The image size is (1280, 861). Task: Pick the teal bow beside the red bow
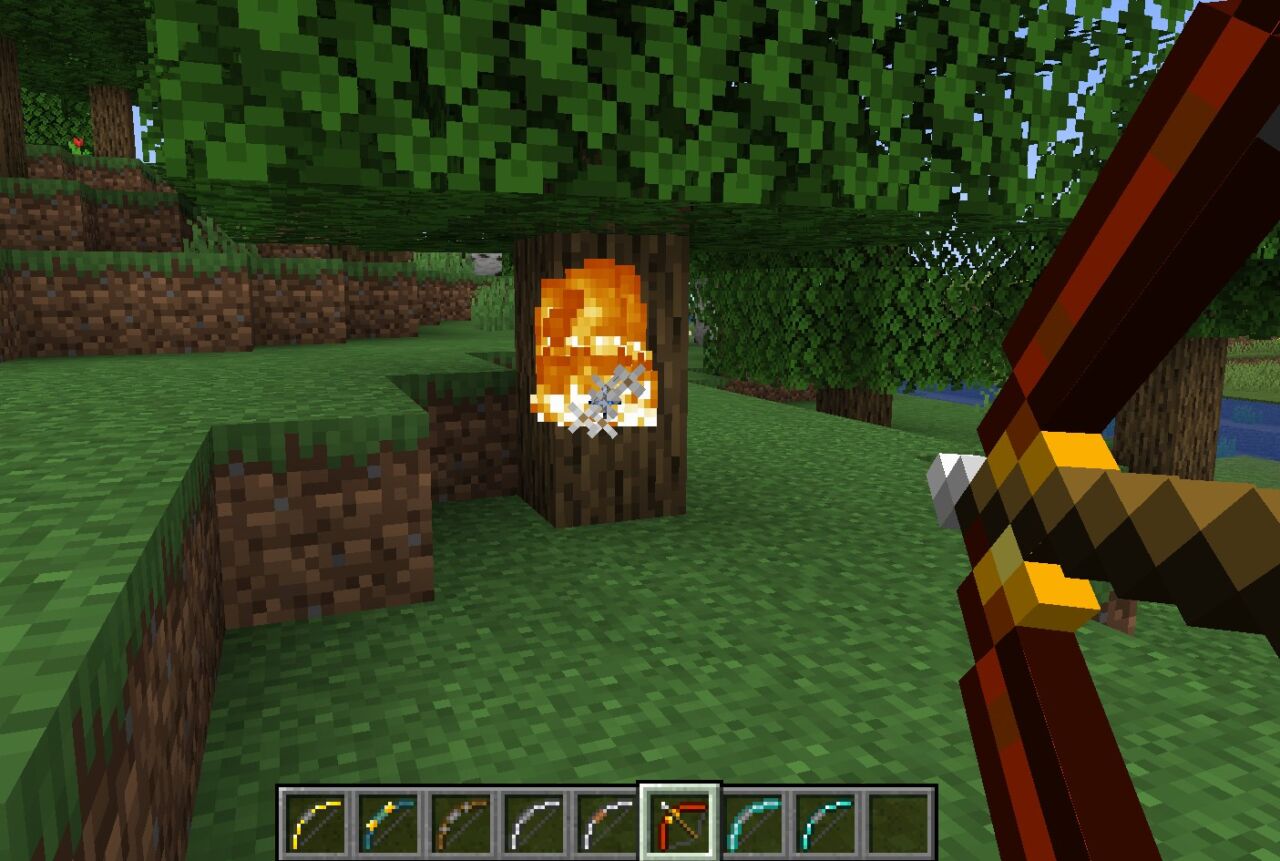coord(752,822)
